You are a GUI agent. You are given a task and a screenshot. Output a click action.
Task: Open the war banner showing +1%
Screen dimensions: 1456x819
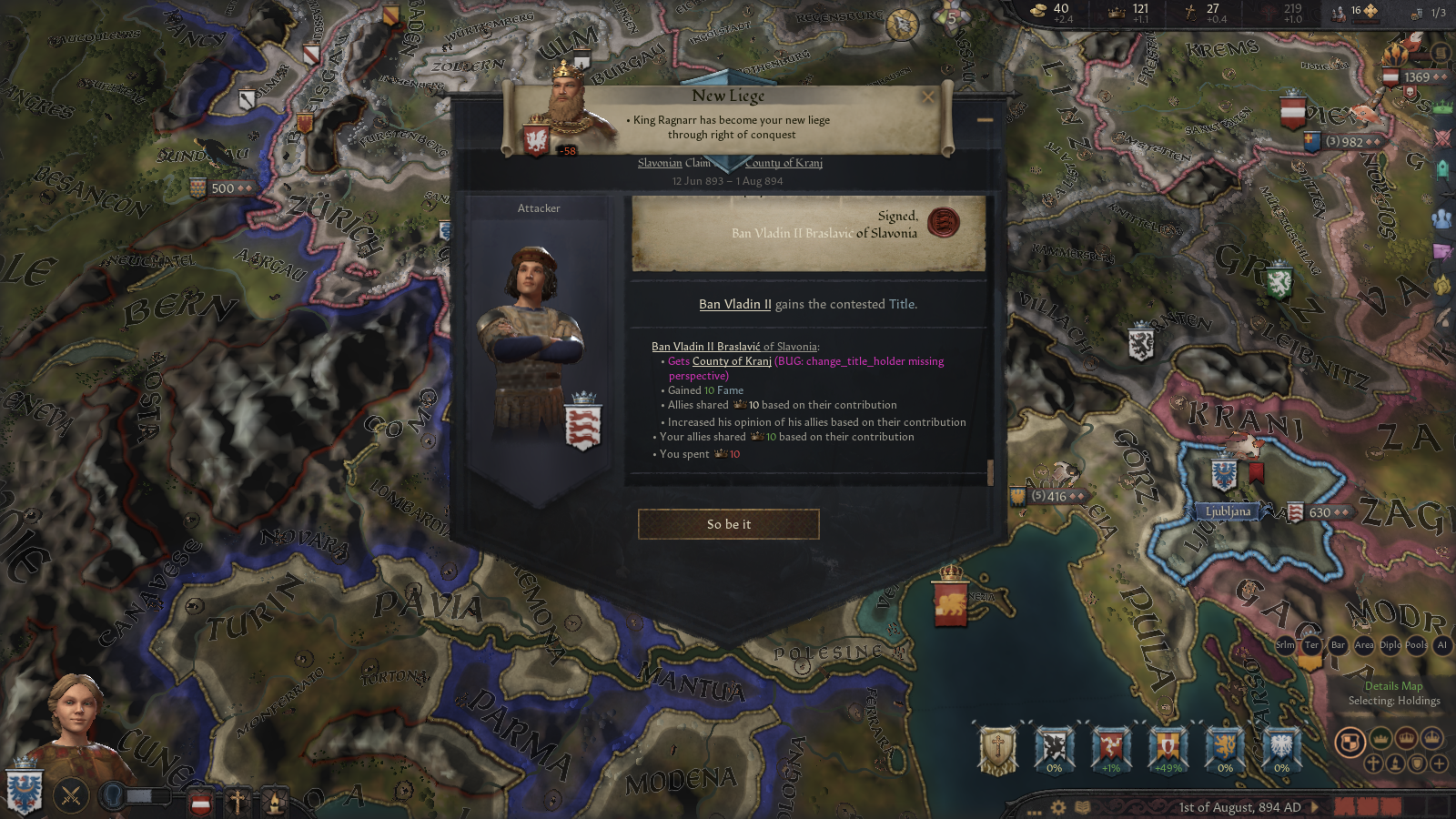point(1111,748)
